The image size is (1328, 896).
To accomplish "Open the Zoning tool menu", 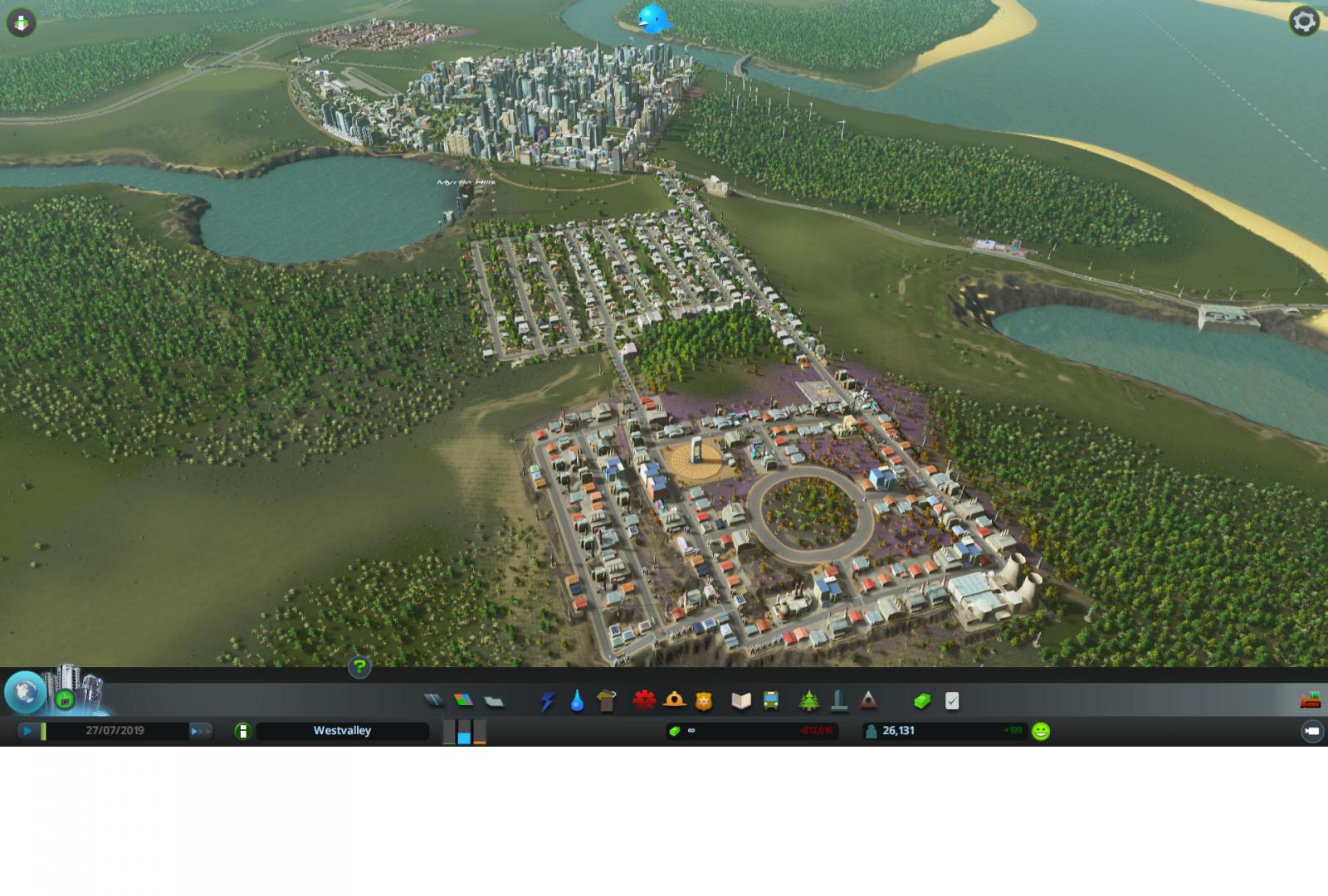I will 463,701.
